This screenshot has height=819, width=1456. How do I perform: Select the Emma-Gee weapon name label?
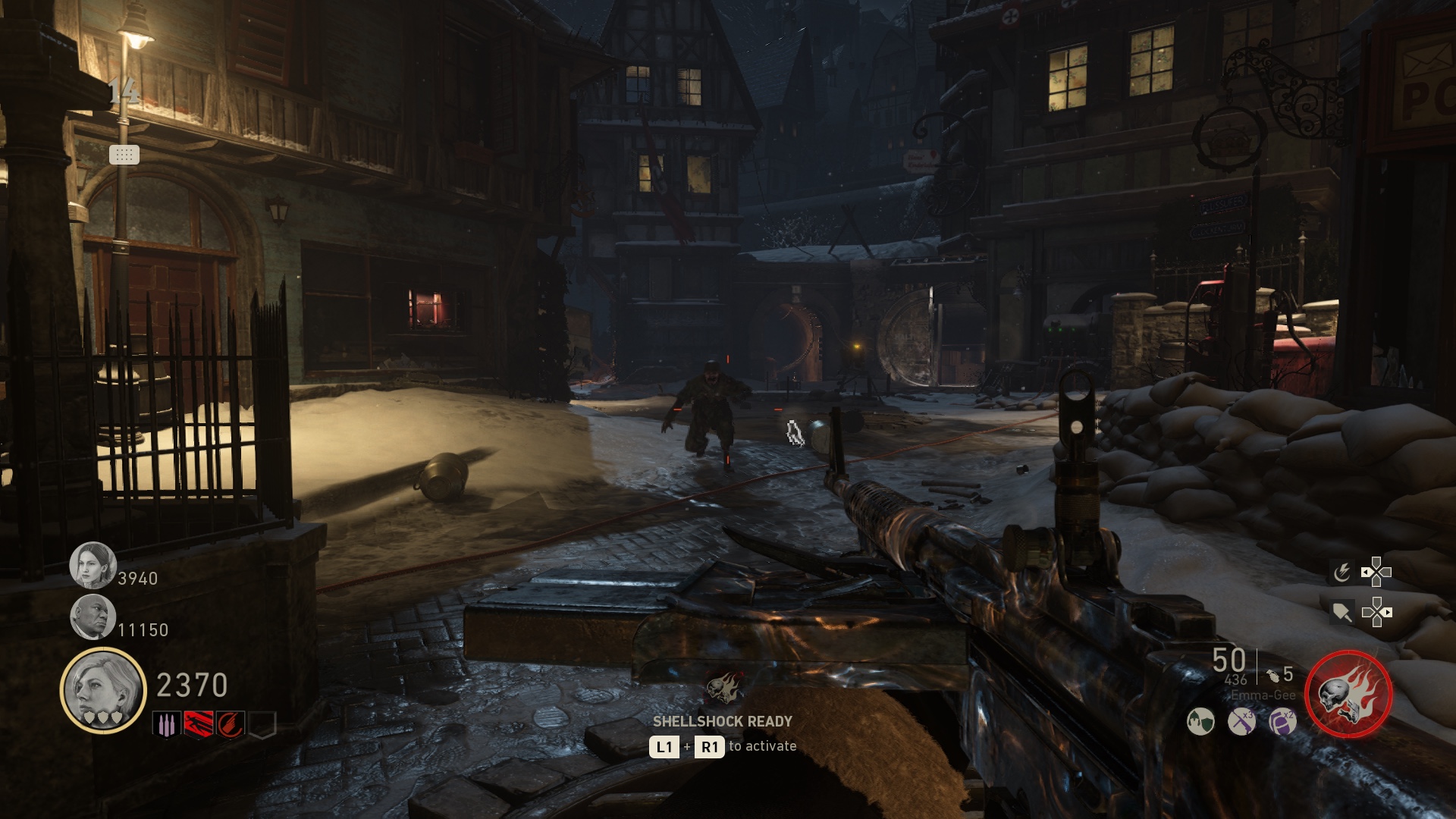point(1263,695)
